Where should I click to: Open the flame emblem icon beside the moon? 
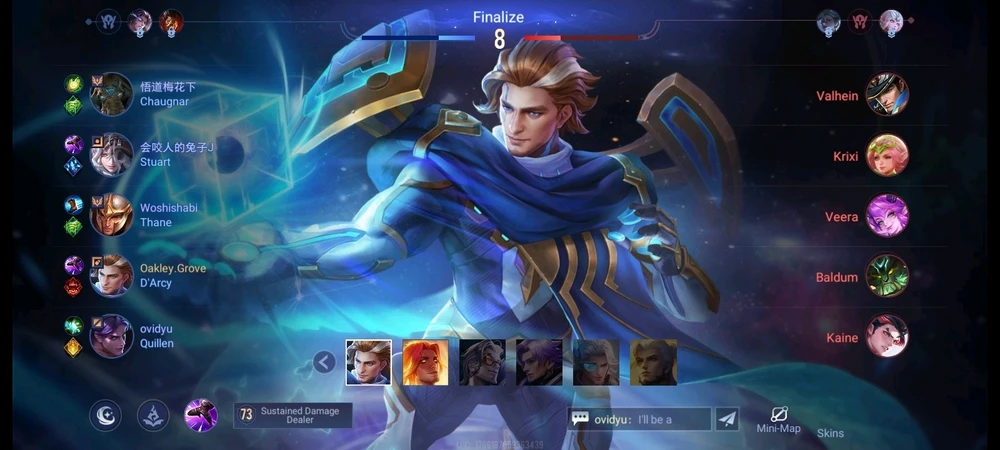[x=152, y=415]
